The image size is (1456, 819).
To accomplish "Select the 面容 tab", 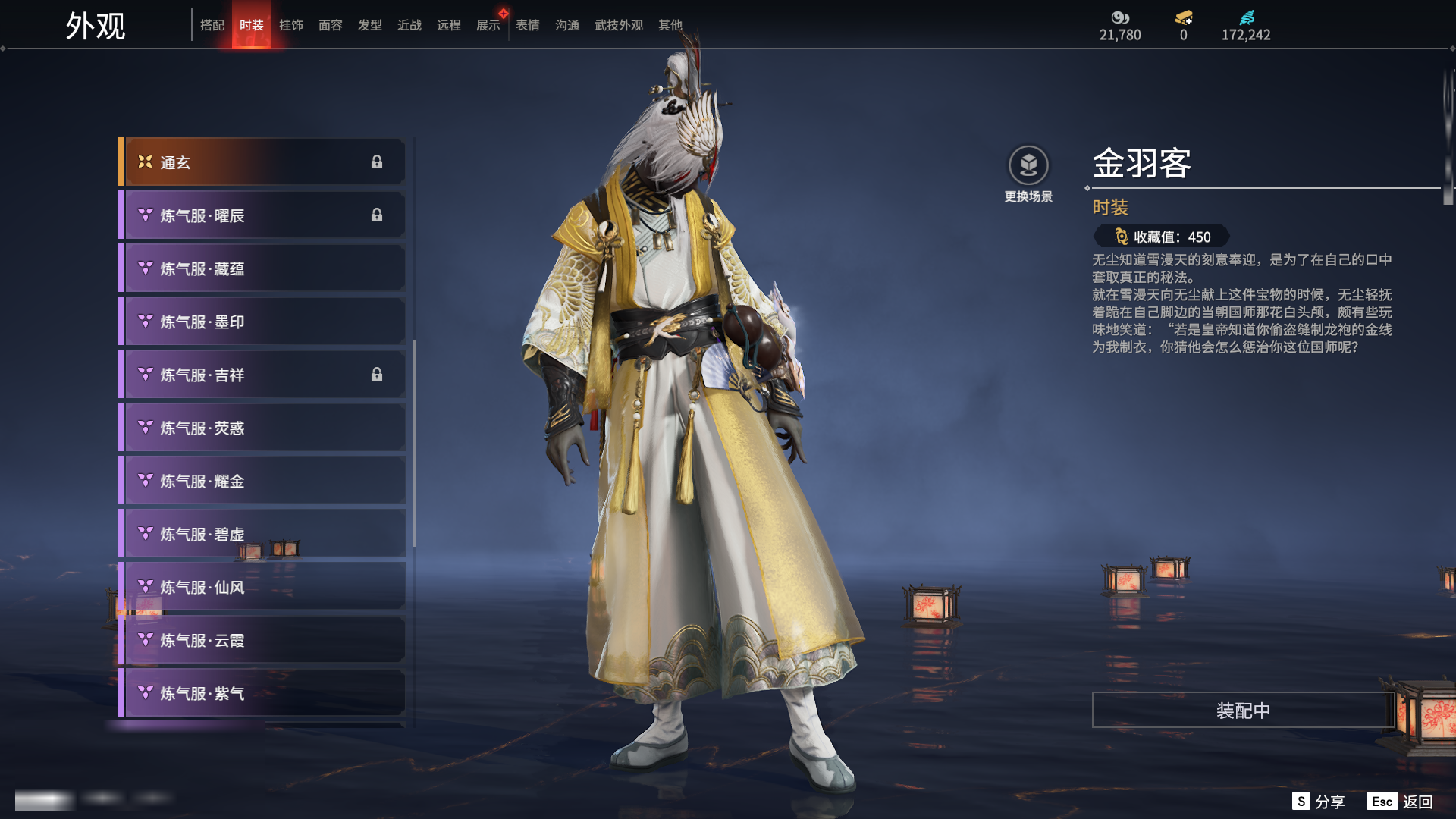I will pyautogui.click(x=331, y=25).
